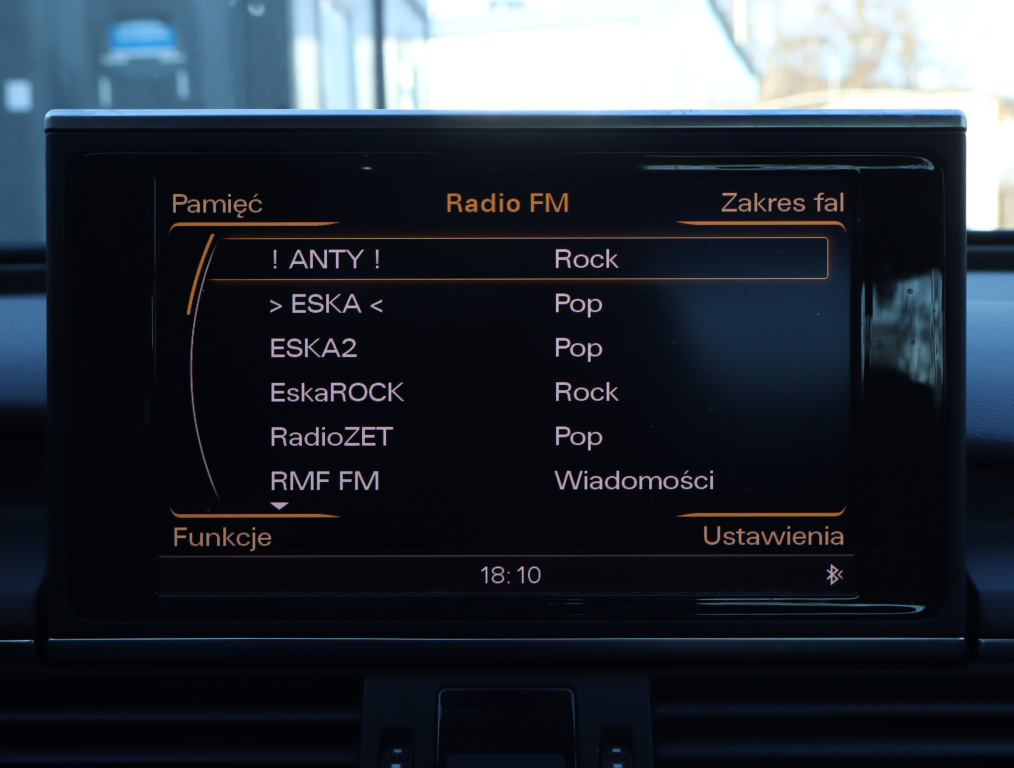Open the Zakres fal band menu
This screenshot has width=1014, height=768.
782,203
